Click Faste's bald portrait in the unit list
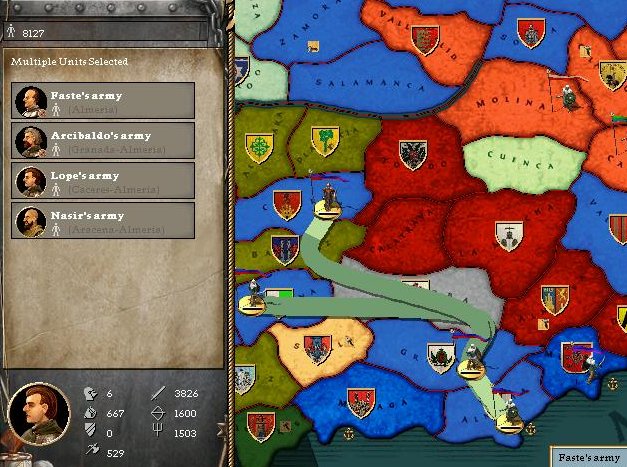The image size is (627, 467). pos(32,101)
